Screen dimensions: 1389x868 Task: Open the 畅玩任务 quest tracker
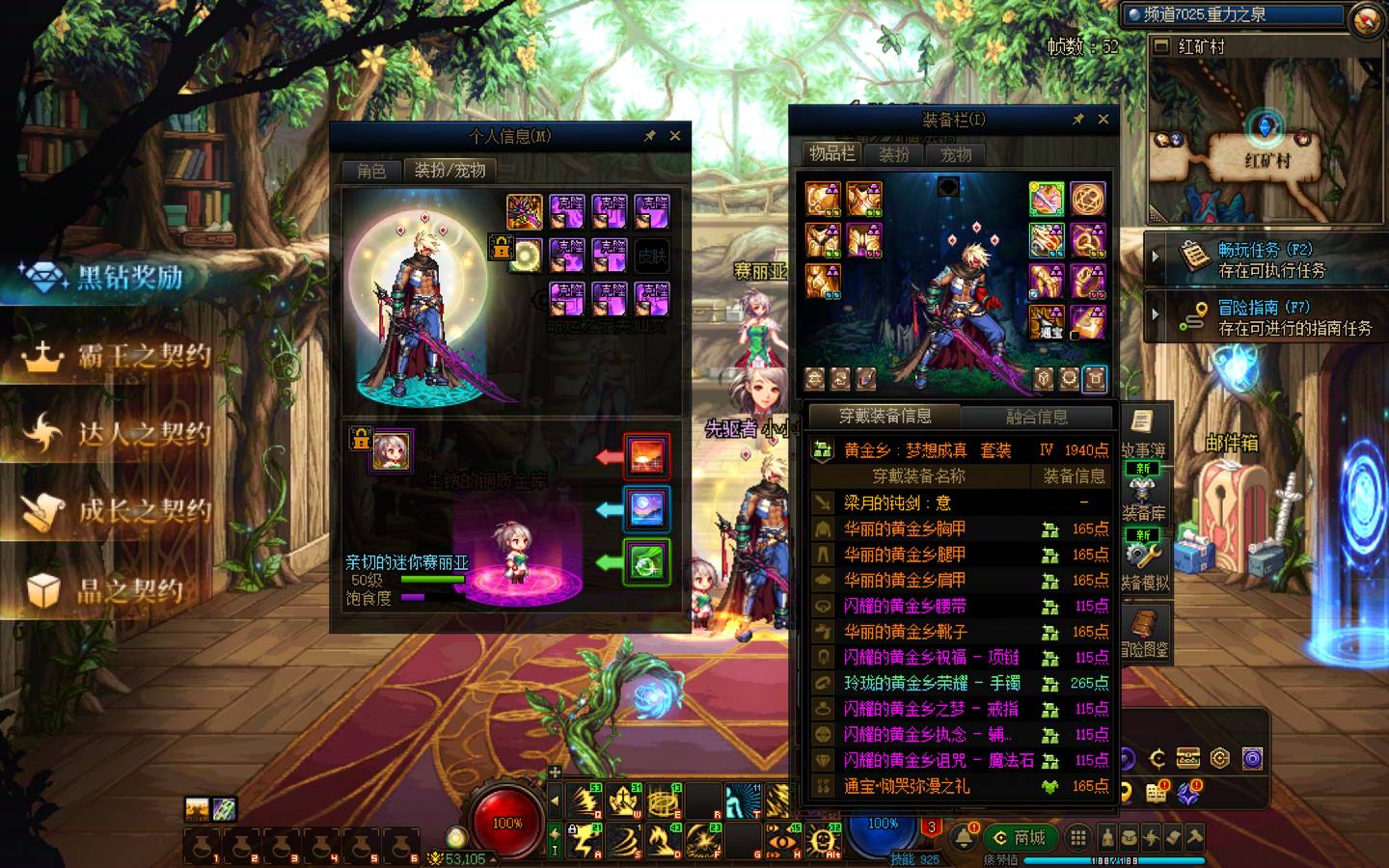tap(1266, 259)
